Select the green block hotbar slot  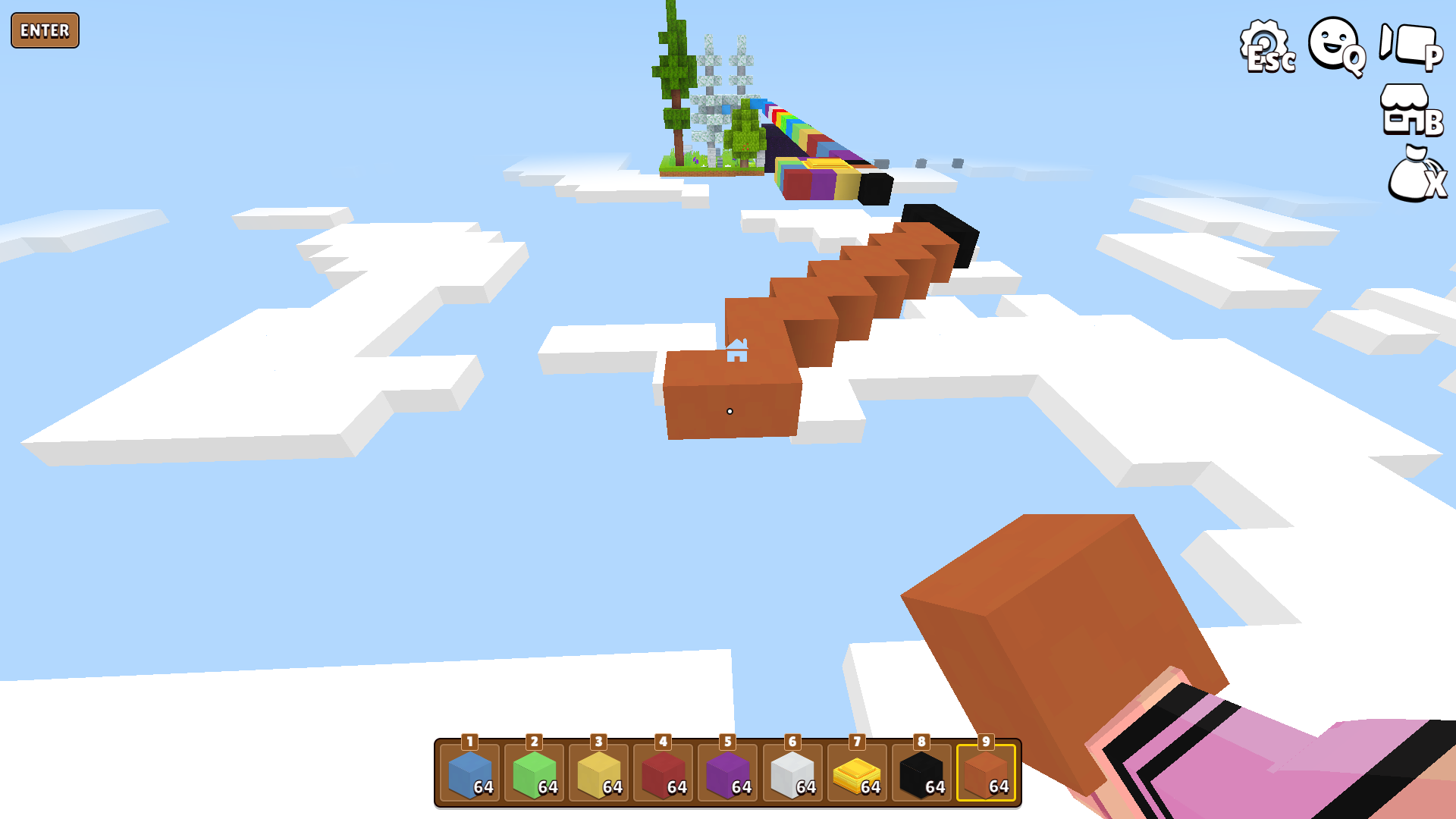535,773
